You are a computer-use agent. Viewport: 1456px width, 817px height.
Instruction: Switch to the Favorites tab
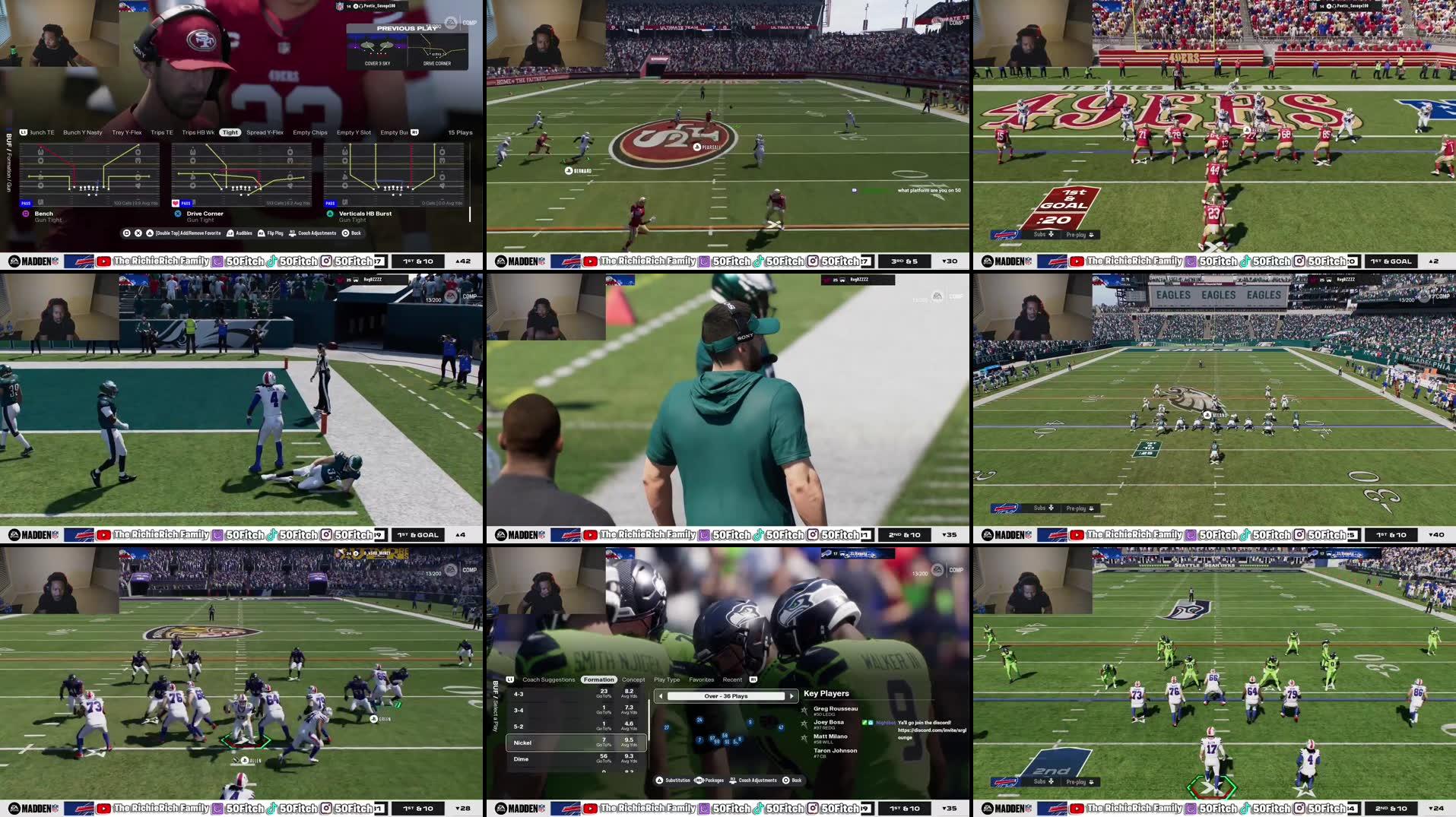click(x=701, y=679)
